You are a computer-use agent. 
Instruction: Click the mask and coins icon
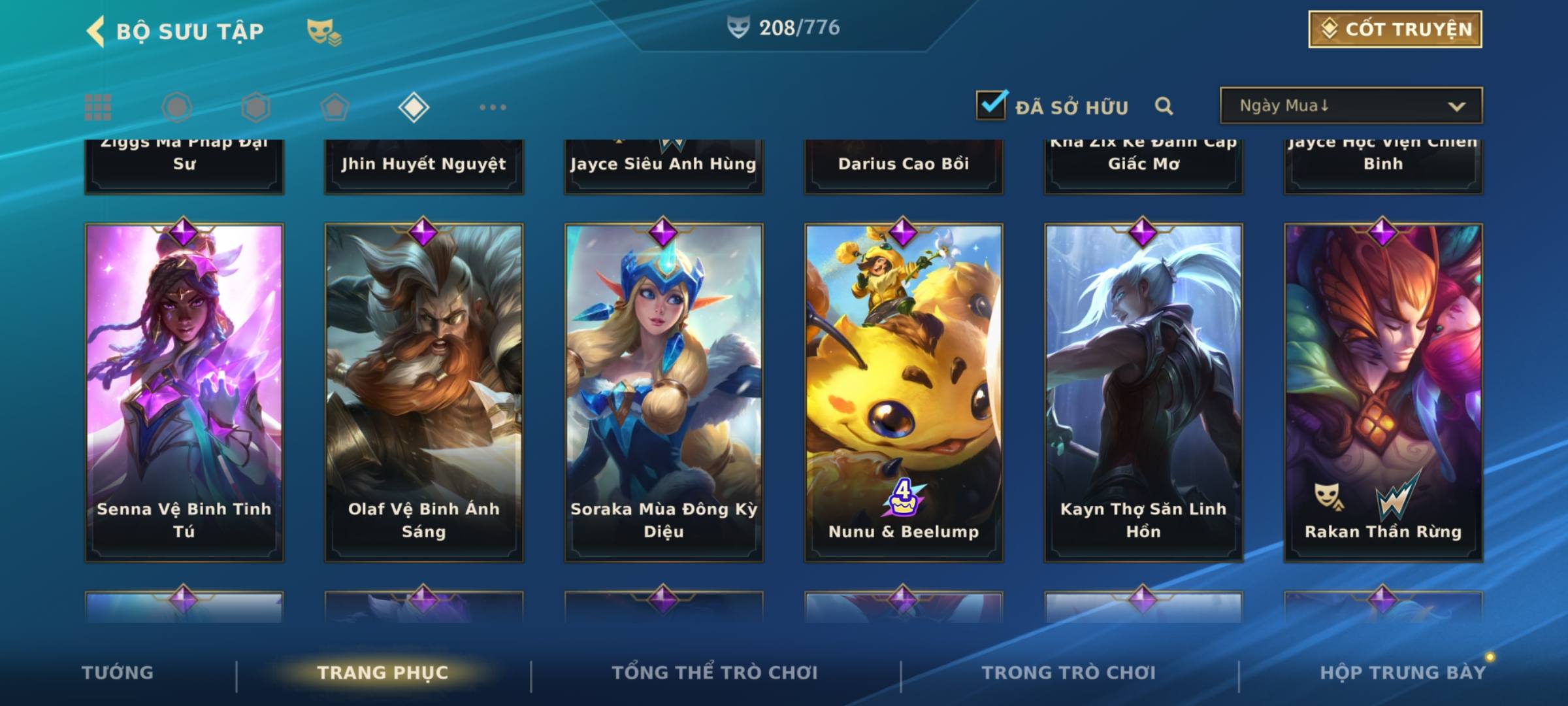[x=323, y=32]
